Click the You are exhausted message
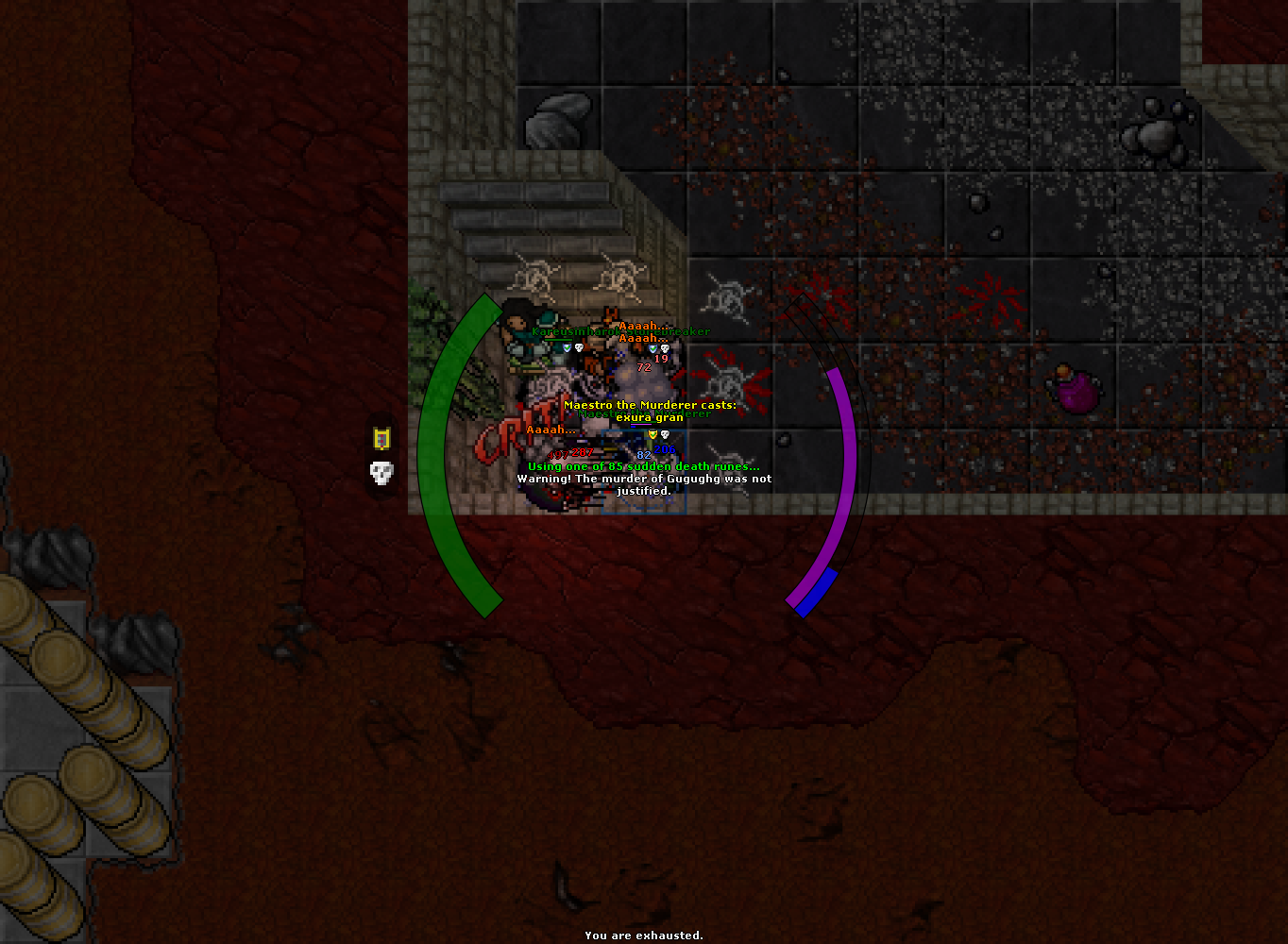 tap(643, 936)
